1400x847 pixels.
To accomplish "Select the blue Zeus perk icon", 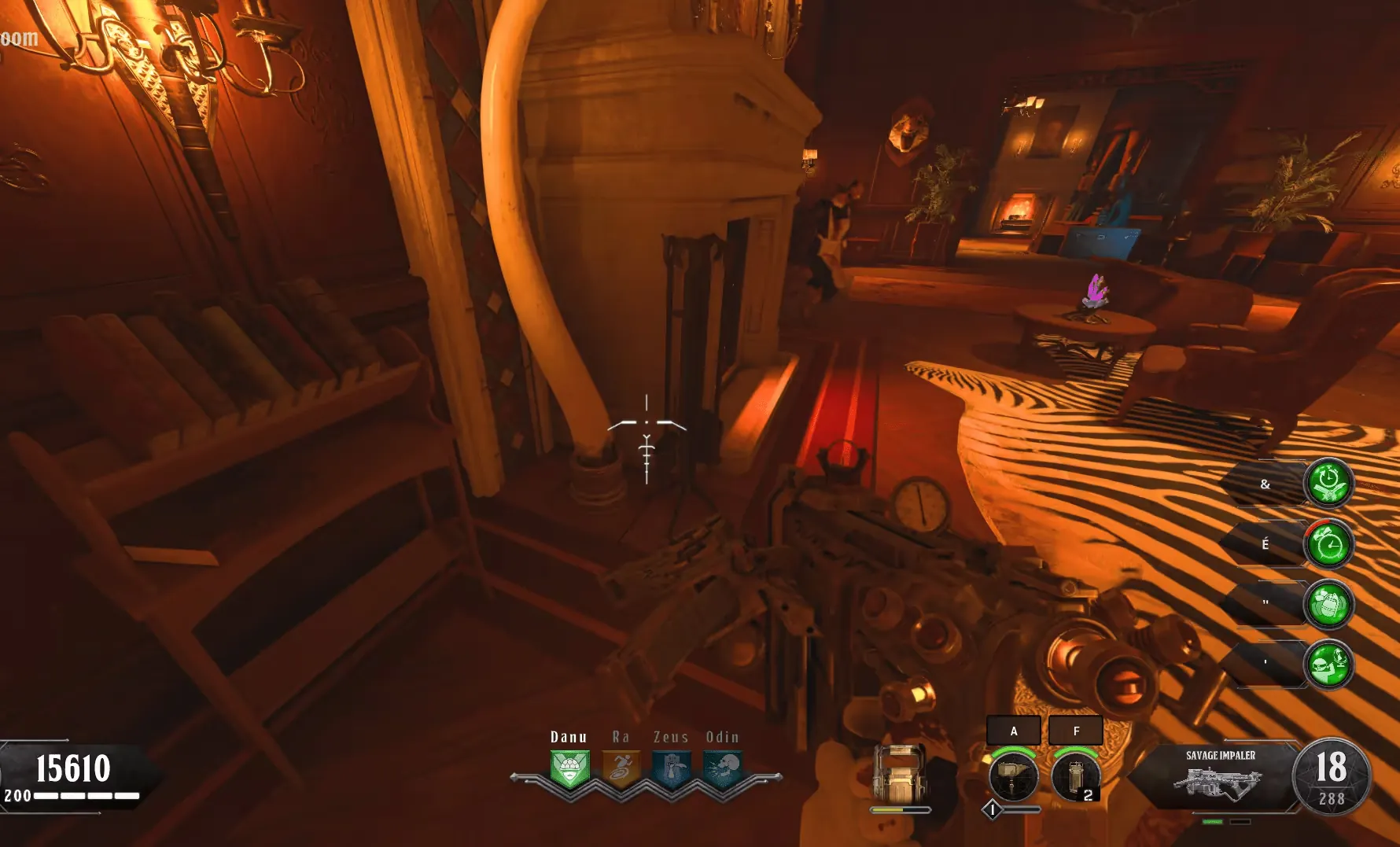I will (671, 768).
